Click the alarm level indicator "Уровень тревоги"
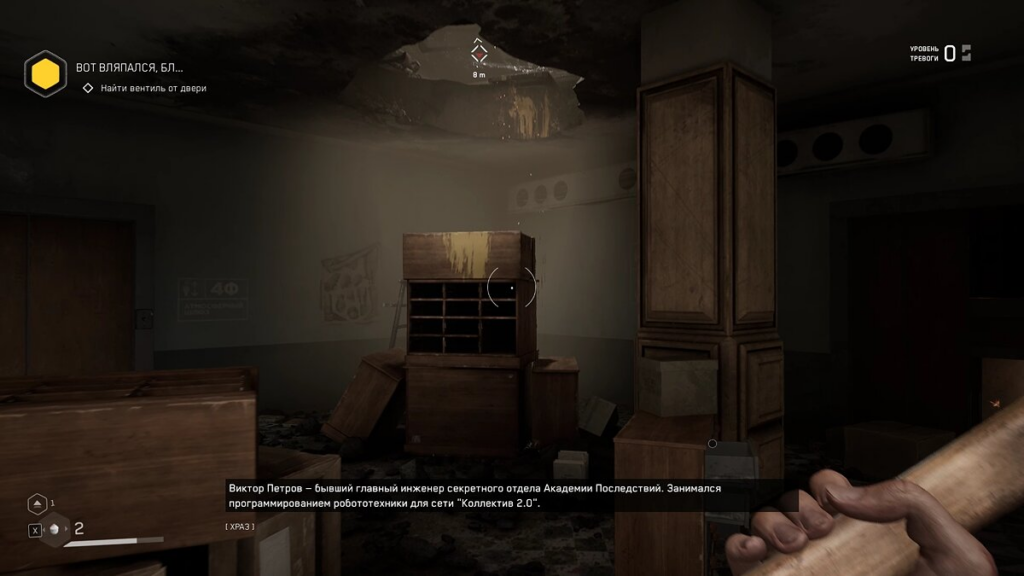This screenshot has width=1024, height=576. tap(939, 53)
